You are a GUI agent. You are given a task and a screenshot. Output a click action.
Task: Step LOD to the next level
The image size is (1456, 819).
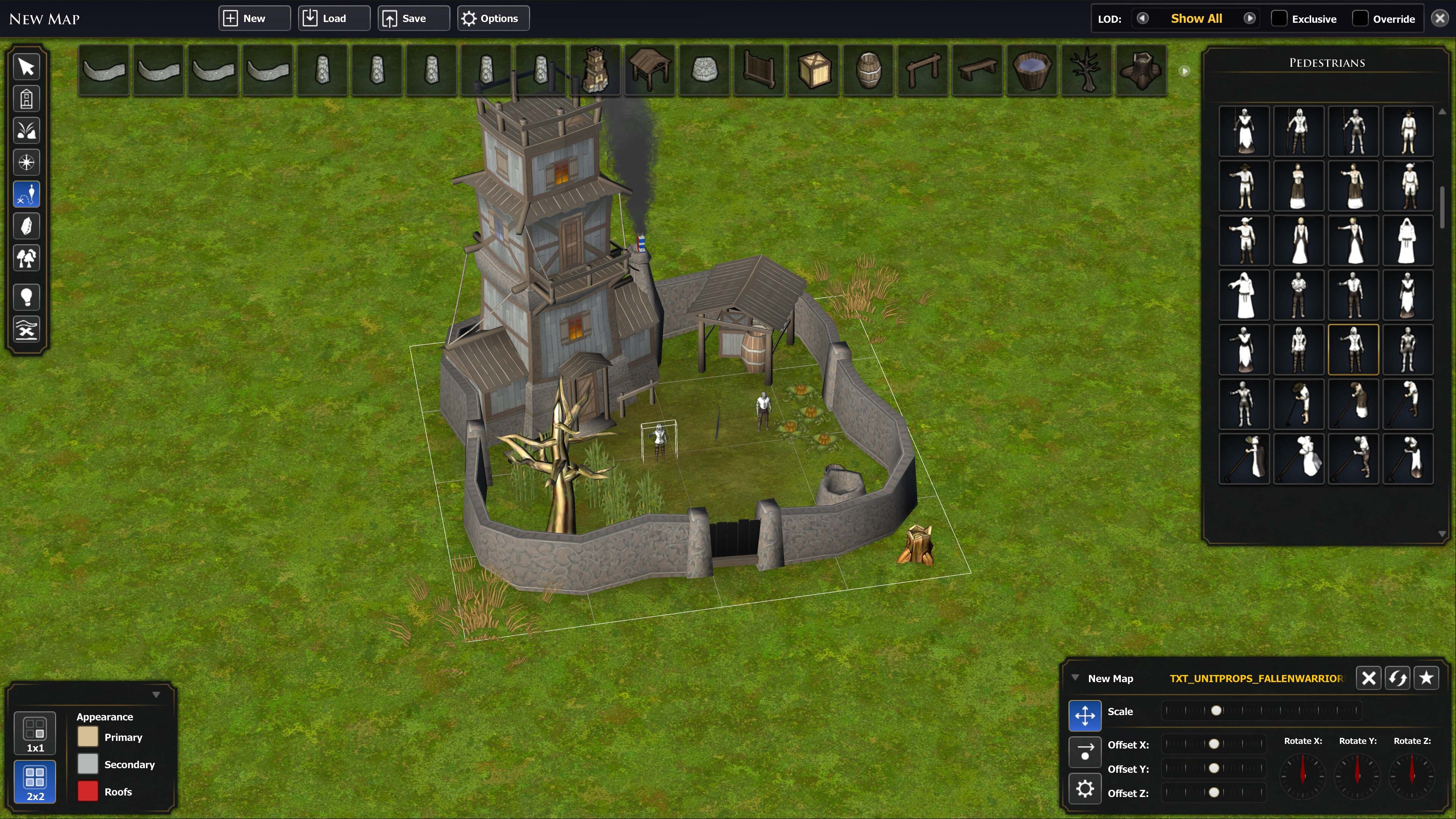pyautogui.click(x=1250, y=19)
